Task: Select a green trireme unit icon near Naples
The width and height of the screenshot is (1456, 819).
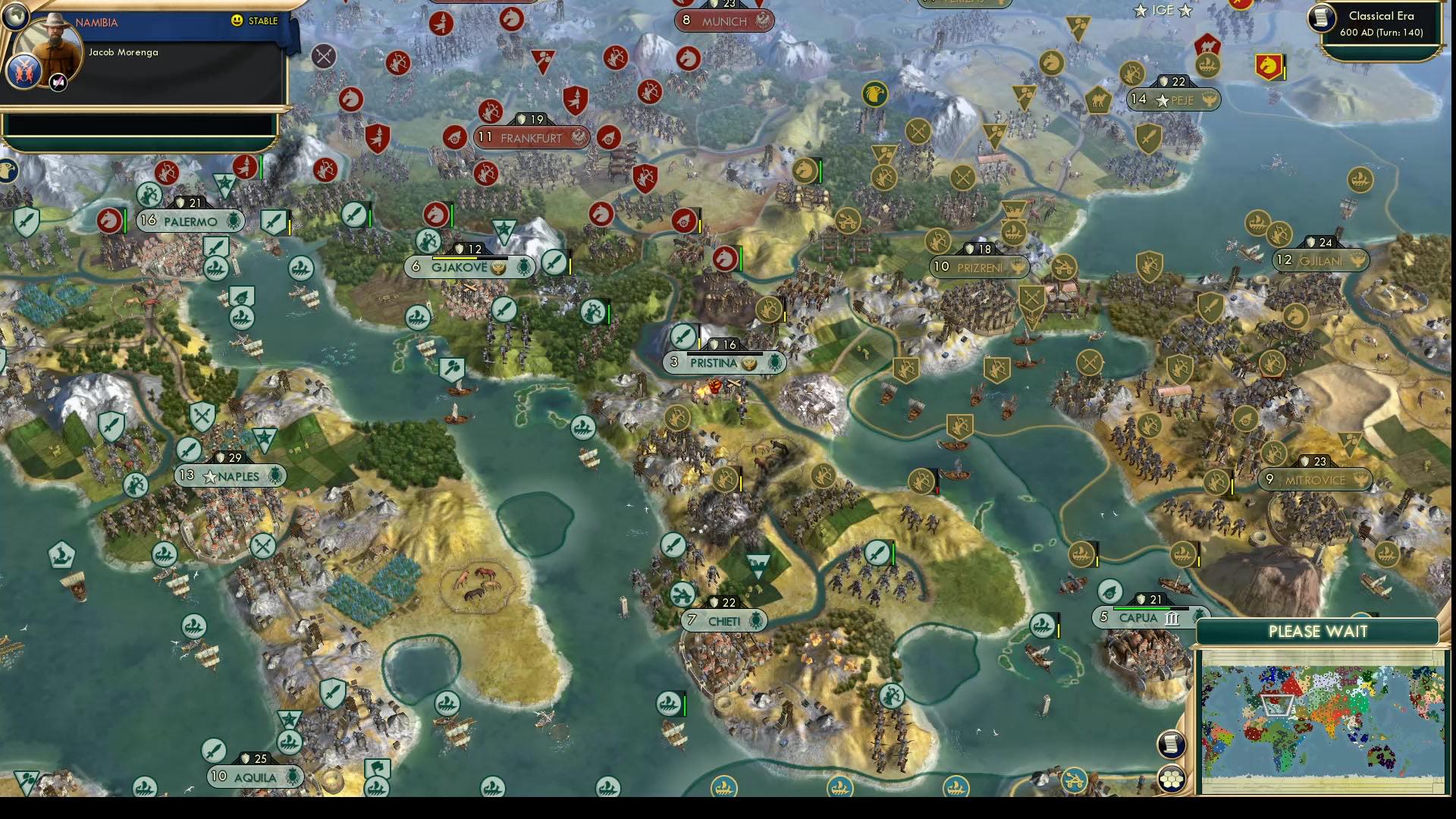Action: click(165, 554)
